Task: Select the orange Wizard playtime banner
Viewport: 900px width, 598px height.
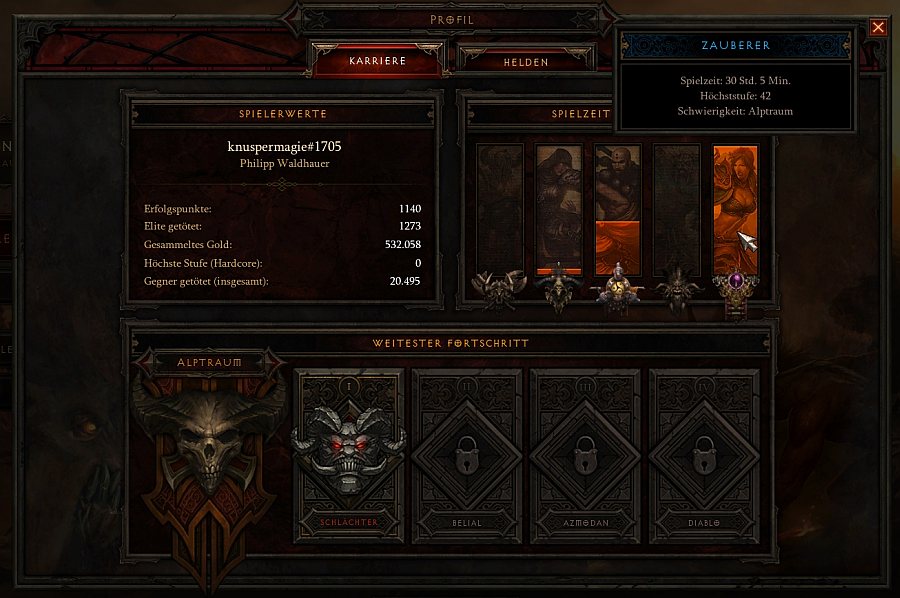Action: 735,208
